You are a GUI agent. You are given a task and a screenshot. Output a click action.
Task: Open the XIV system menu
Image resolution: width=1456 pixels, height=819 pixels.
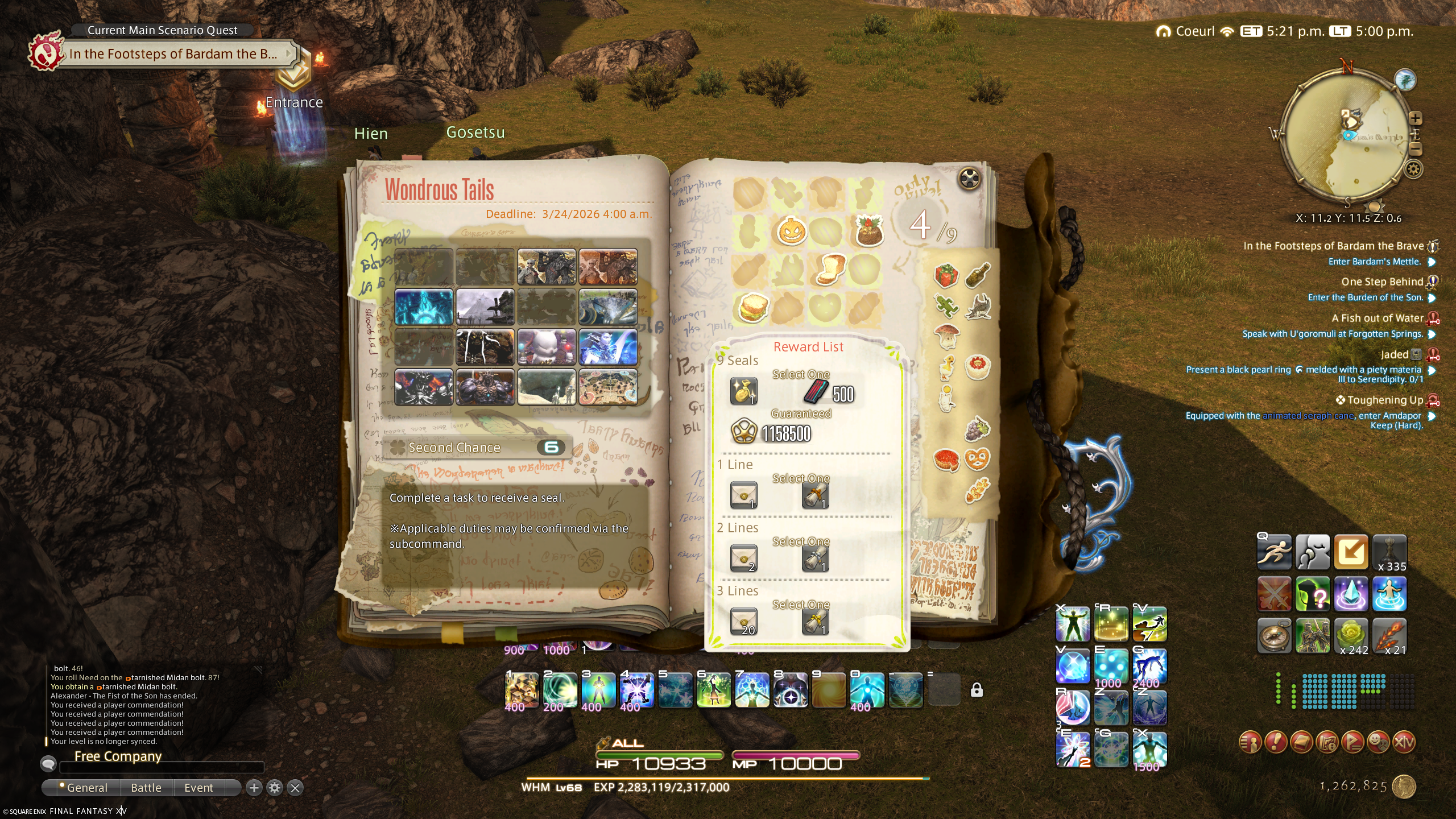(1403, 742)
